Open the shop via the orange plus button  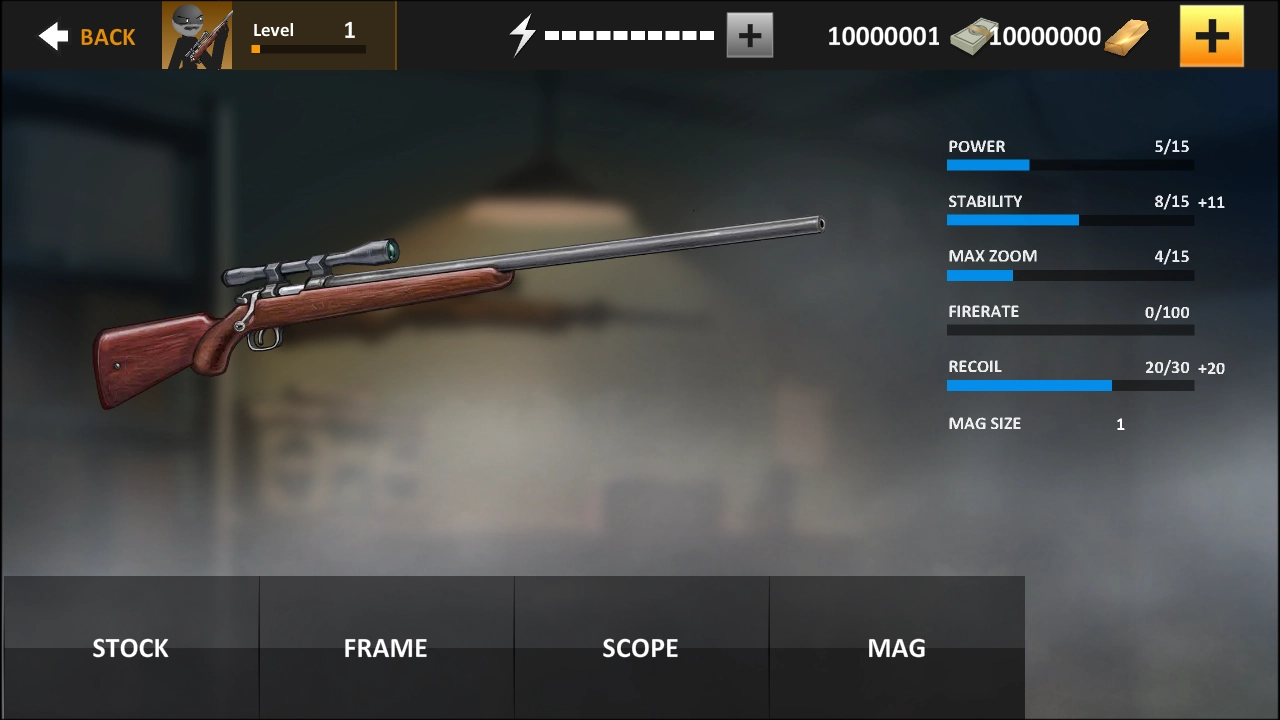(x=1211, y=36)
